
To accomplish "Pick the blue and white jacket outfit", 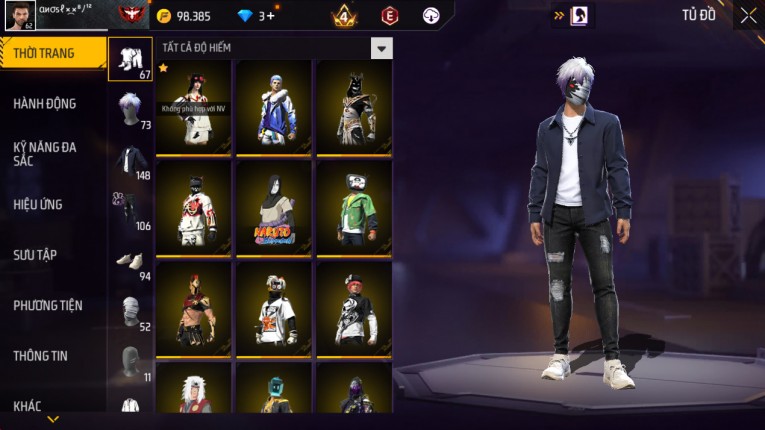I will [273, 107].
